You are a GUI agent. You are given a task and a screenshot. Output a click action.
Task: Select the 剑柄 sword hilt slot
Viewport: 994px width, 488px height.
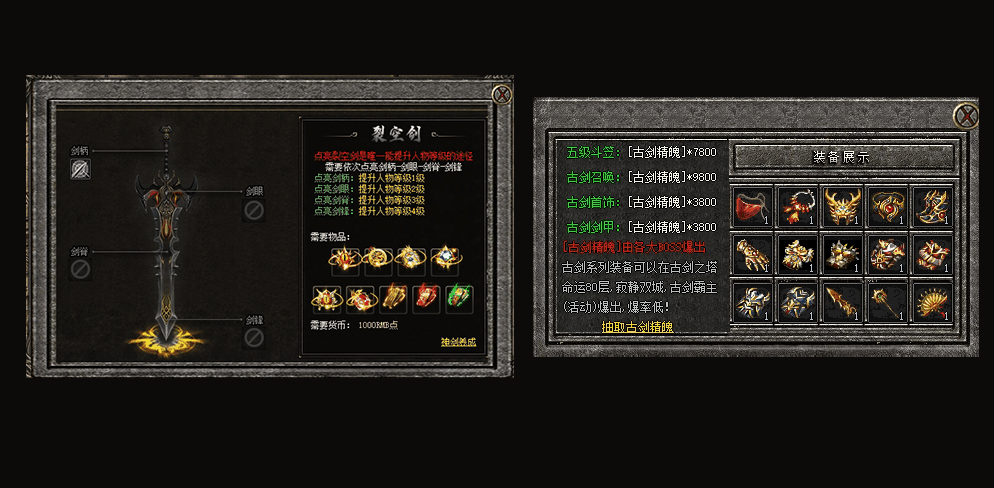click(x=81, y=169)
